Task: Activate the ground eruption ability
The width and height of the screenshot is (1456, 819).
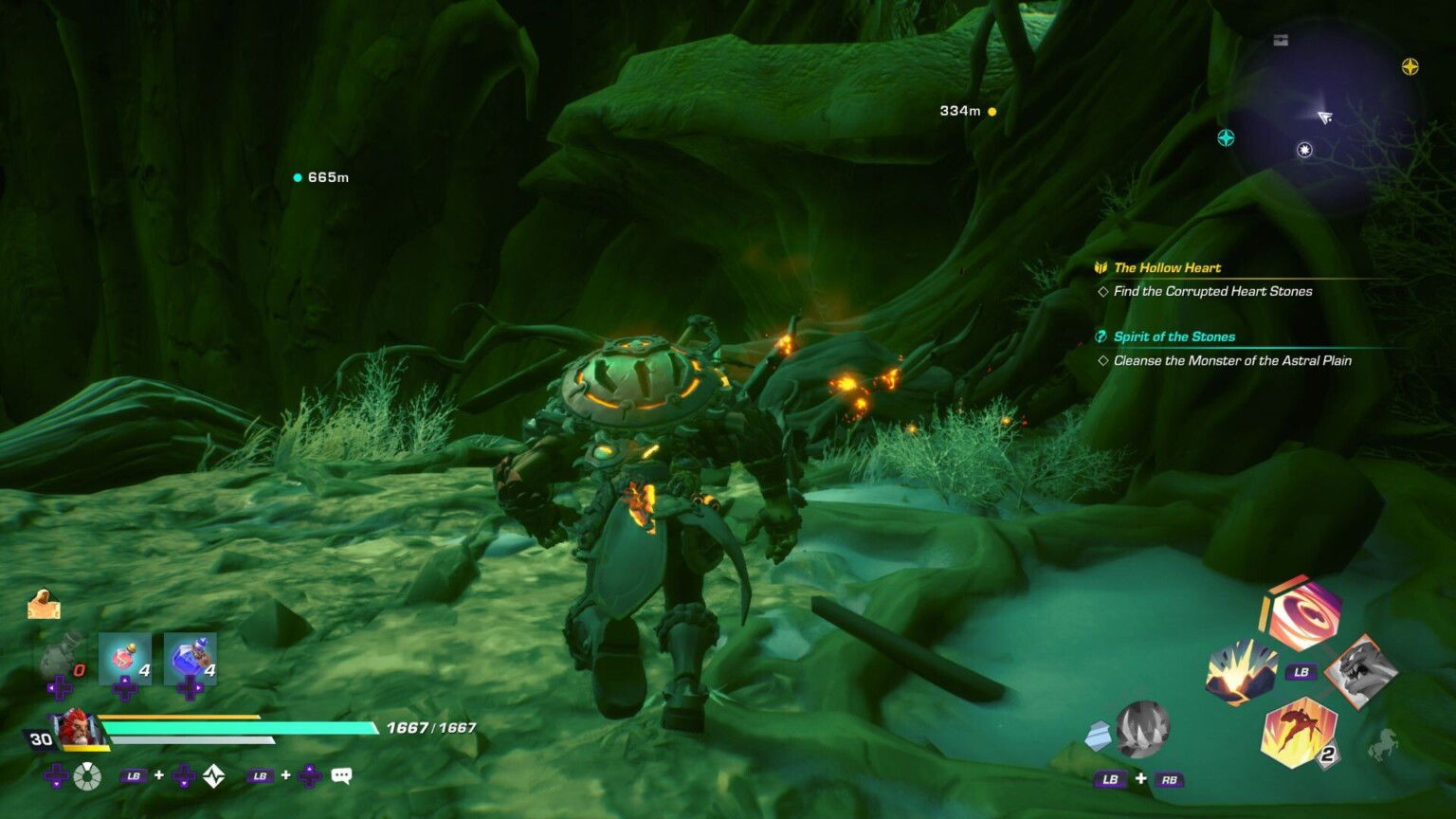Action: coord(1240,672)
